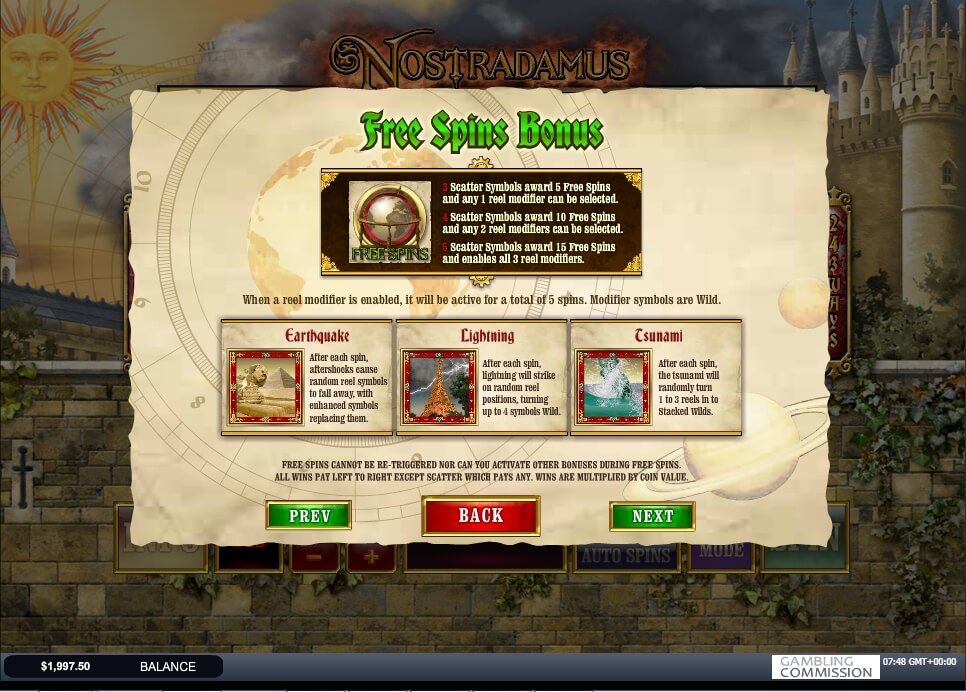
Task: Advance to the next page with NEXT
Action: 652,516
